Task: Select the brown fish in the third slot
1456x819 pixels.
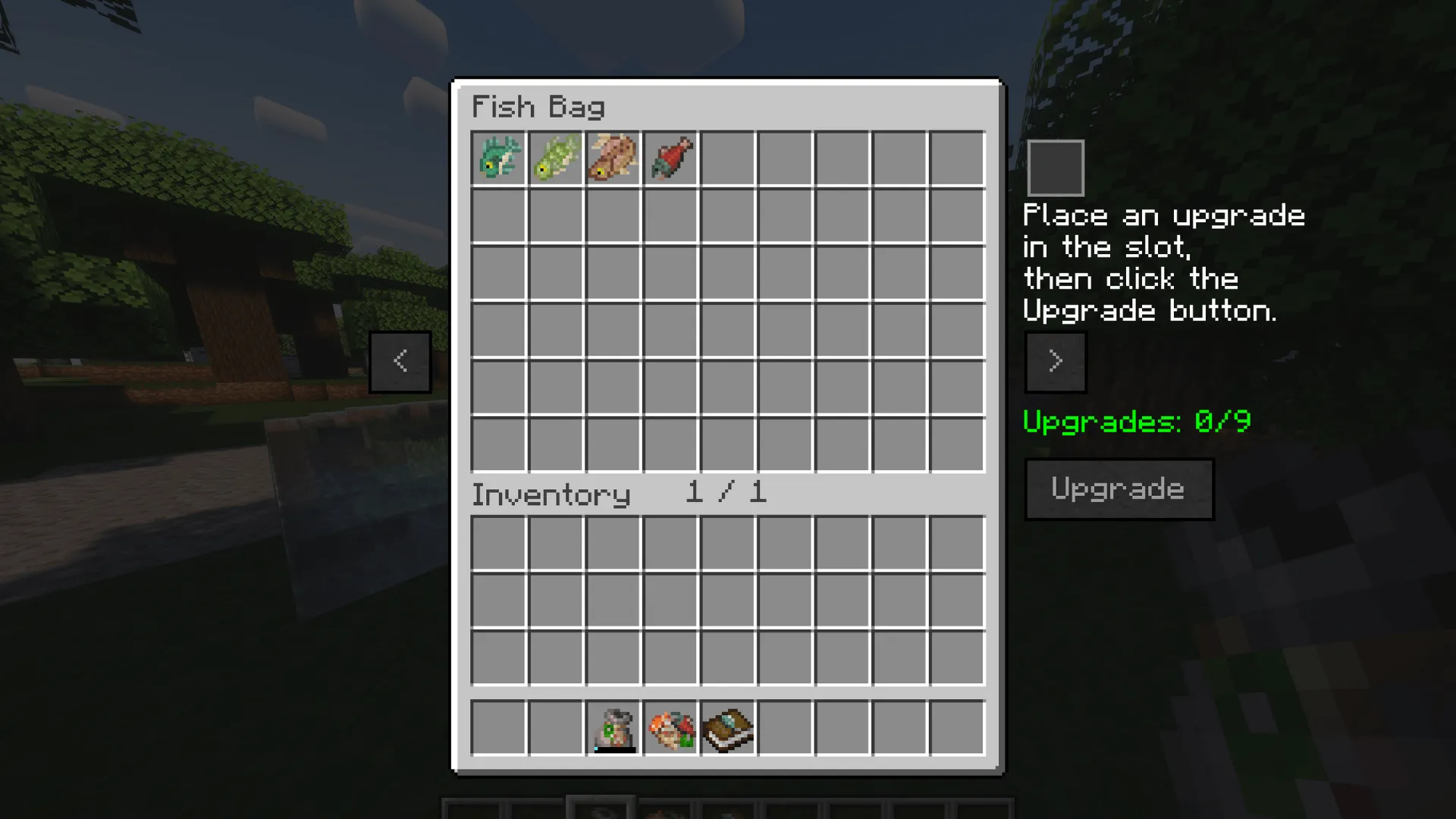Action: click(613, 157)
